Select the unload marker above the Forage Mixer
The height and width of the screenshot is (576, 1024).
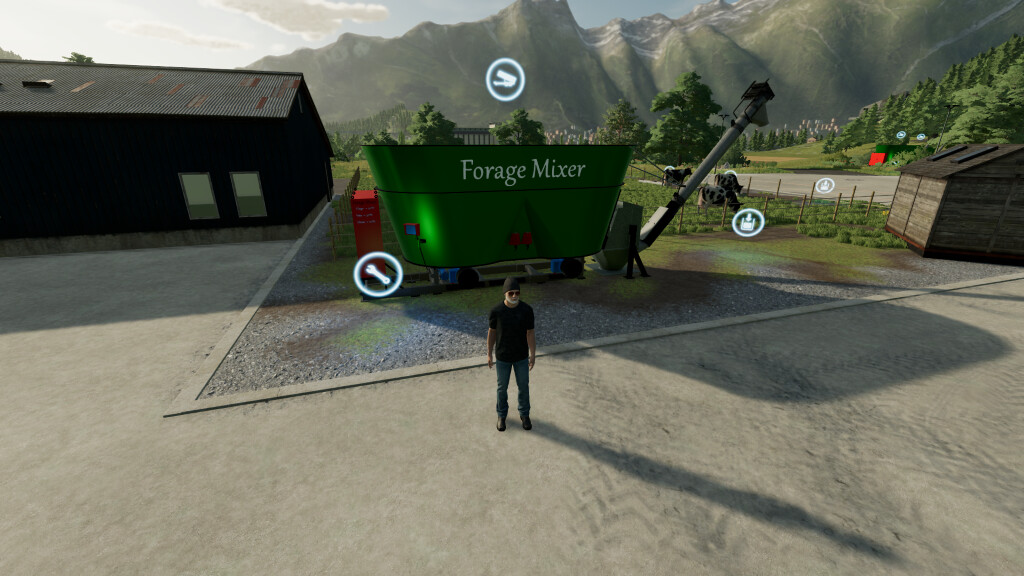coord(505,79)
